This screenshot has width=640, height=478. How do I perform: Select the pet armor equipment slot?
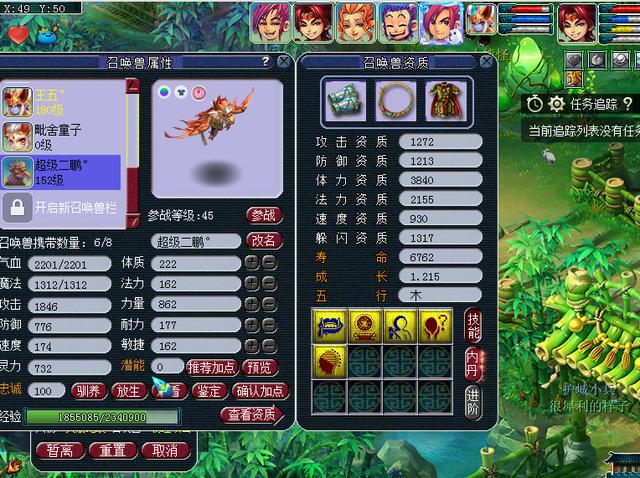pyautogui.click(x=441, y=100)
